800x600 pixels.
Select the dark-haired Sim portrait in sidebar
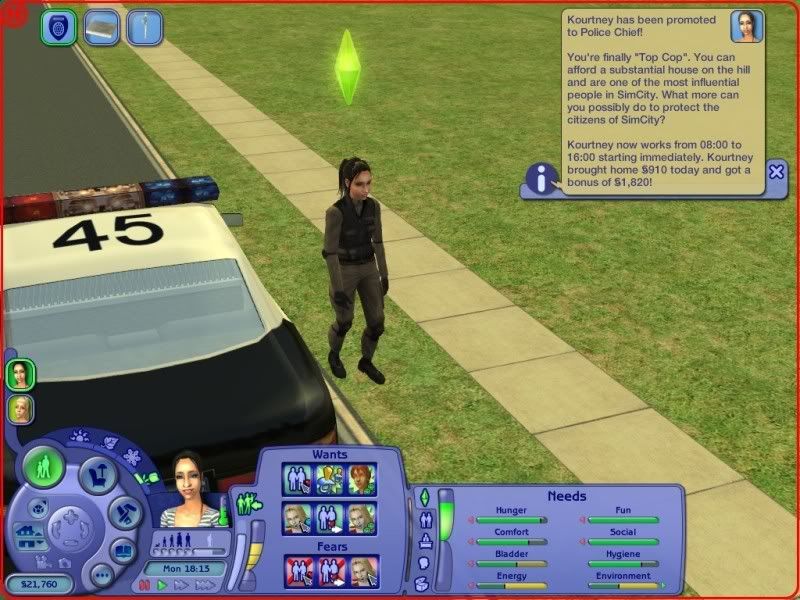click(x=20, y=374)
